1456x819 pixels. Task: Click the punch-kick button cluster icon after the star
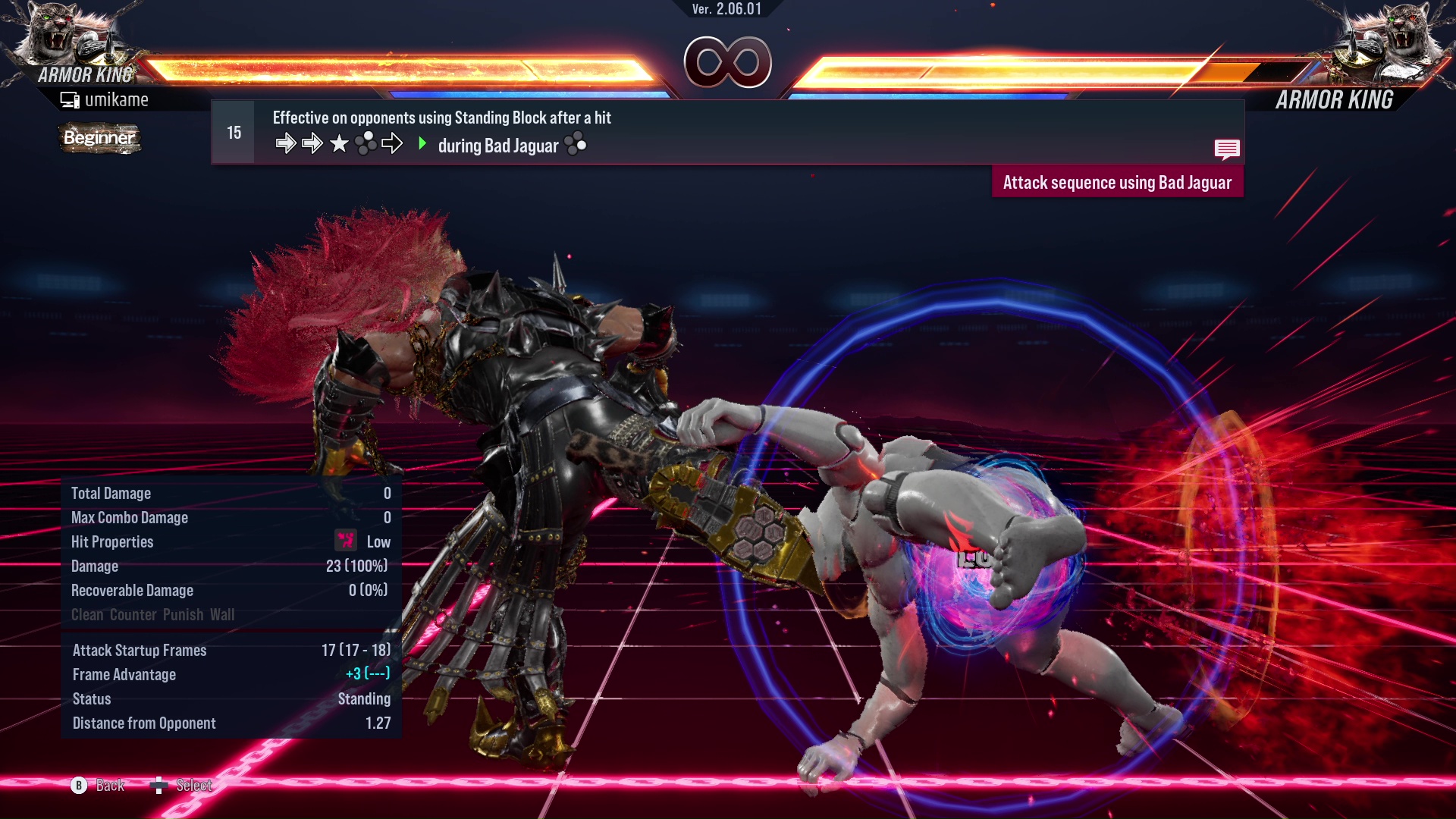(x=366, y=143)
